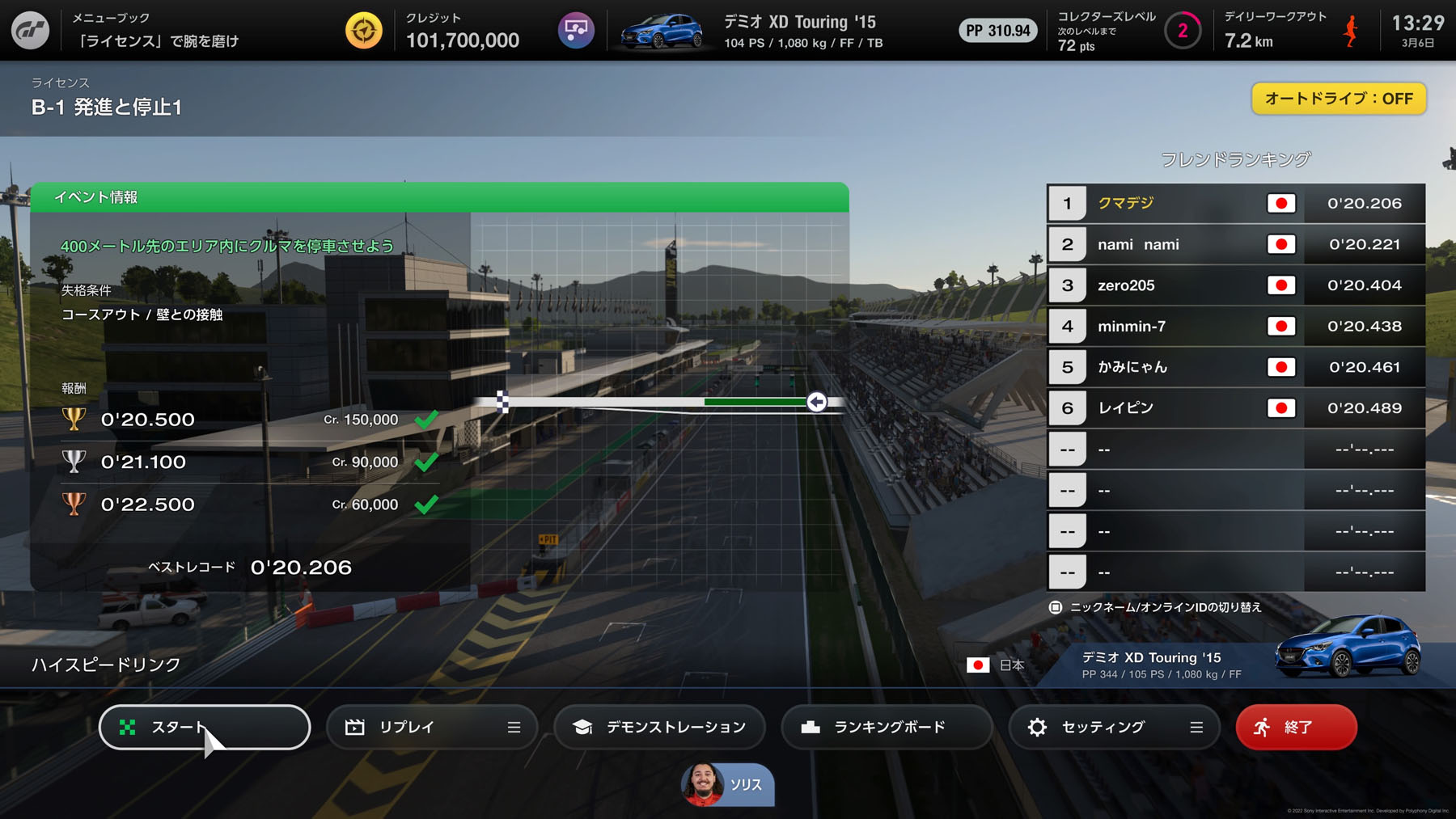Screen dimensions: 1456x819
Task: Open the リプレイ options list icon
Action: (x=514, y=727)
